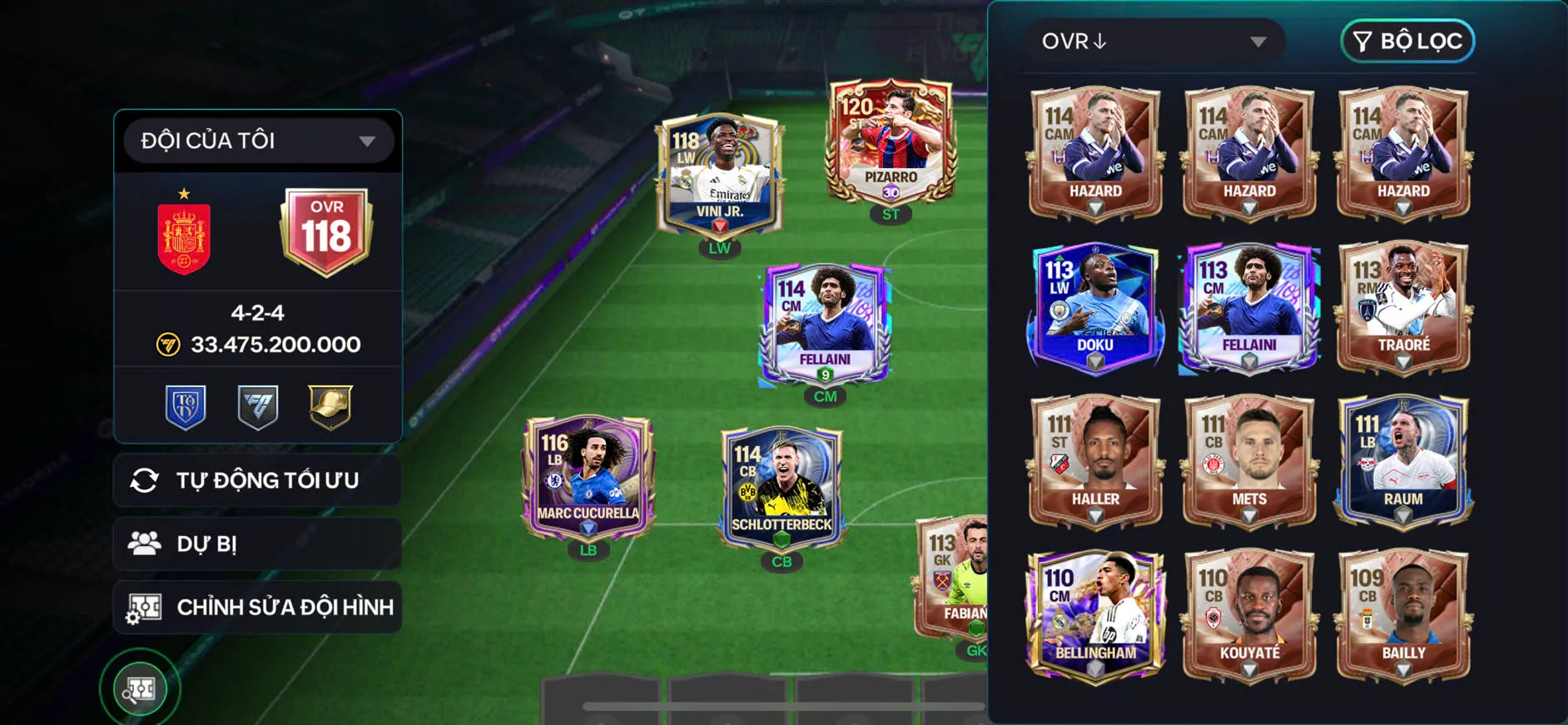Open the Bộ Lọc filter
Viewport: 1568px width, 725px height.
[1407, 41]
